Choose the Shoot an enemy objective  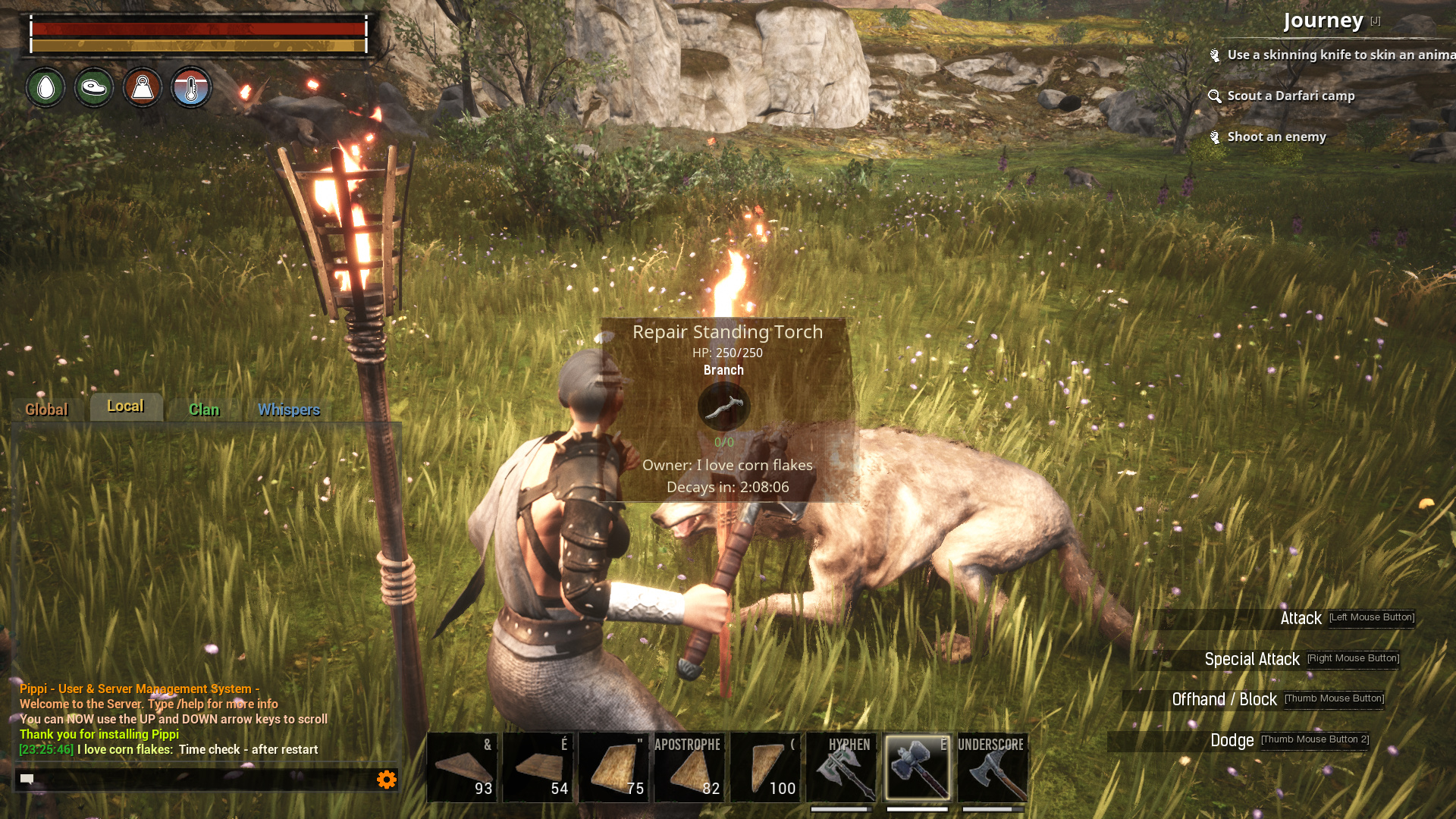pos(1276,136)
